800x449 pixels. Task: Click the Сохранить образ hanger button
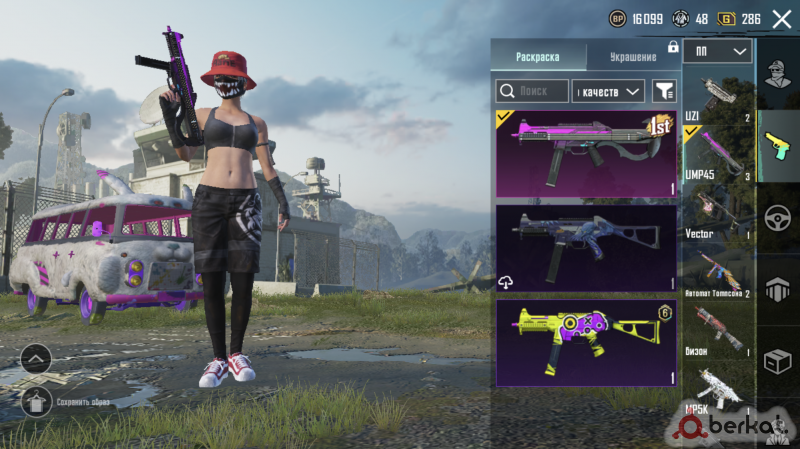pos(36,401)
